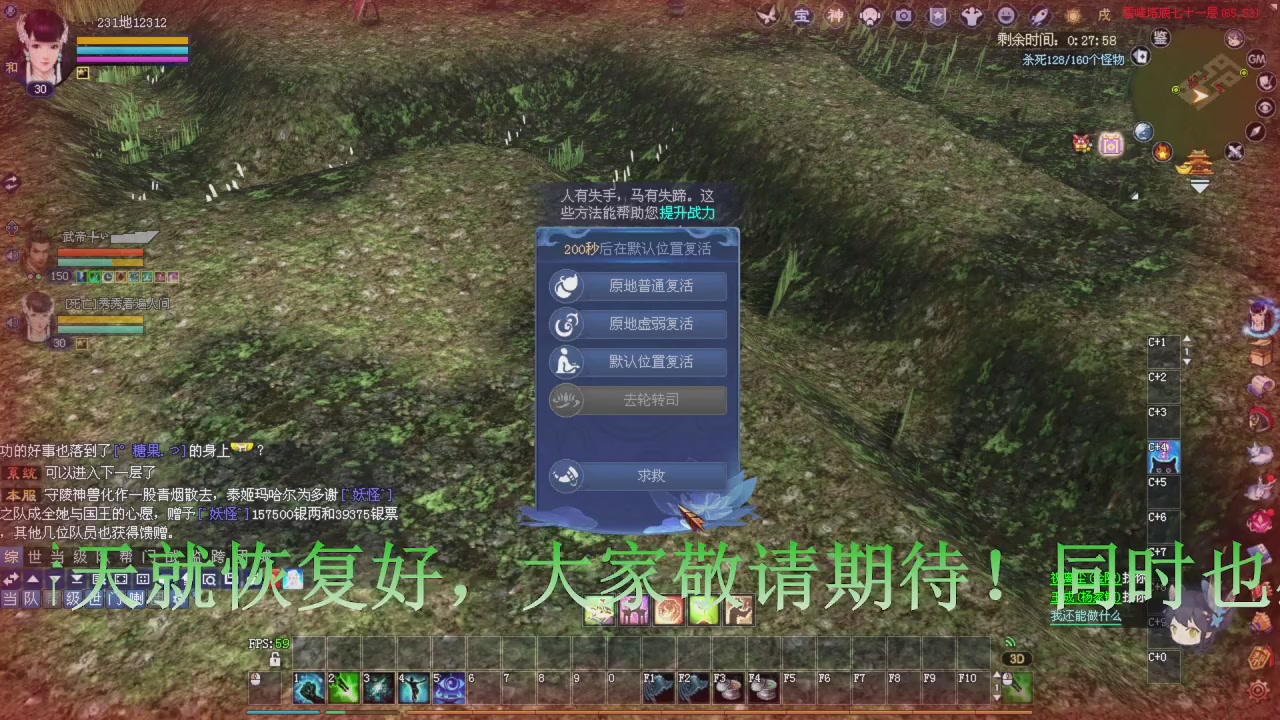Image resolution: width=1280 pixels, height=720 pixels.
Task: Open the 宝 treasure icon on top bar
Action: coord(803,16)
